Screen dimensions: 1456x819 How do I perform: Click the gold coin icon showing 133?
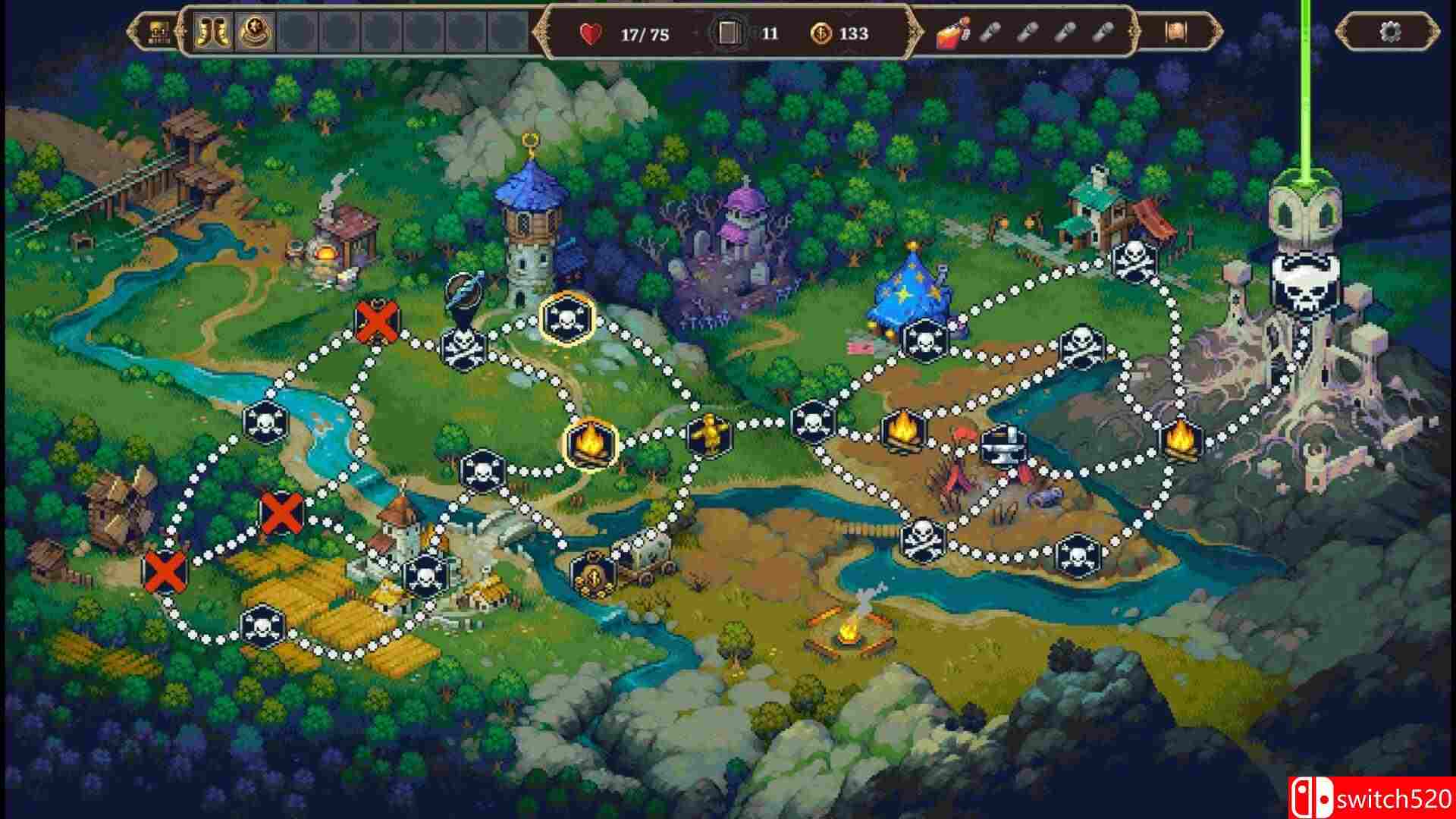click(x=825, y=32)
